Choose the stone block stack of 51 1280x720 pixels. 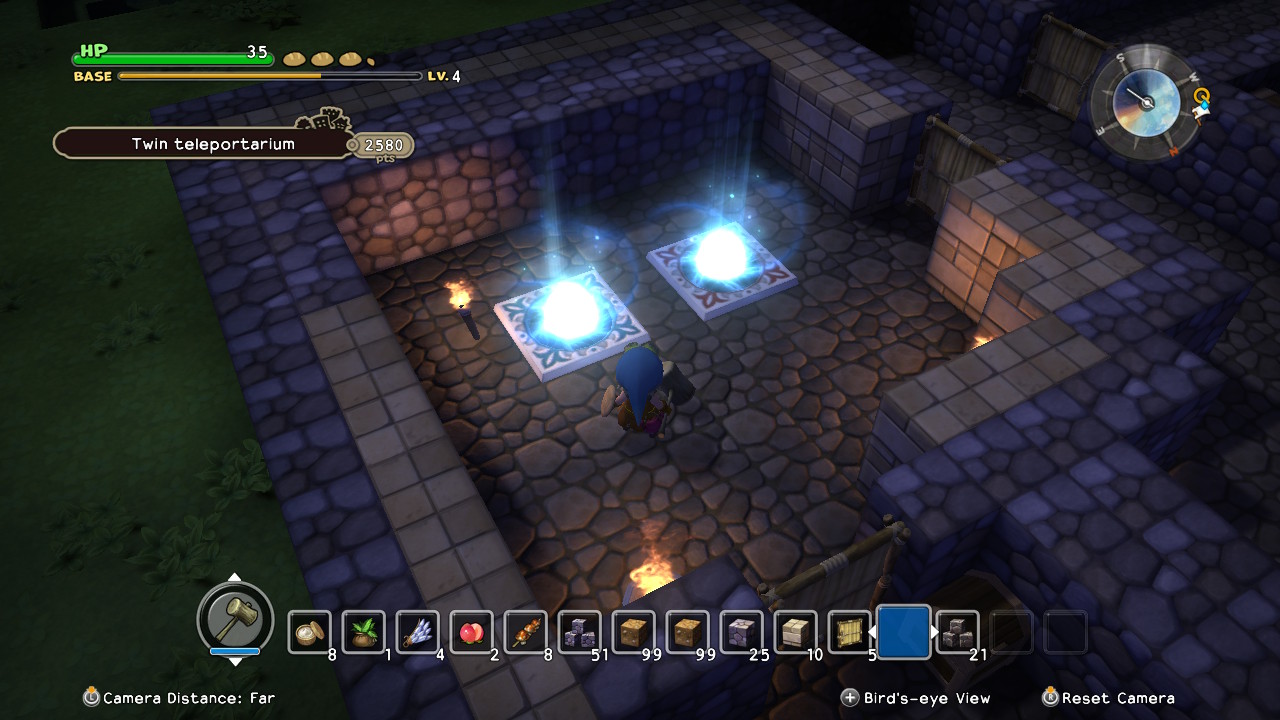coord(579,632)
